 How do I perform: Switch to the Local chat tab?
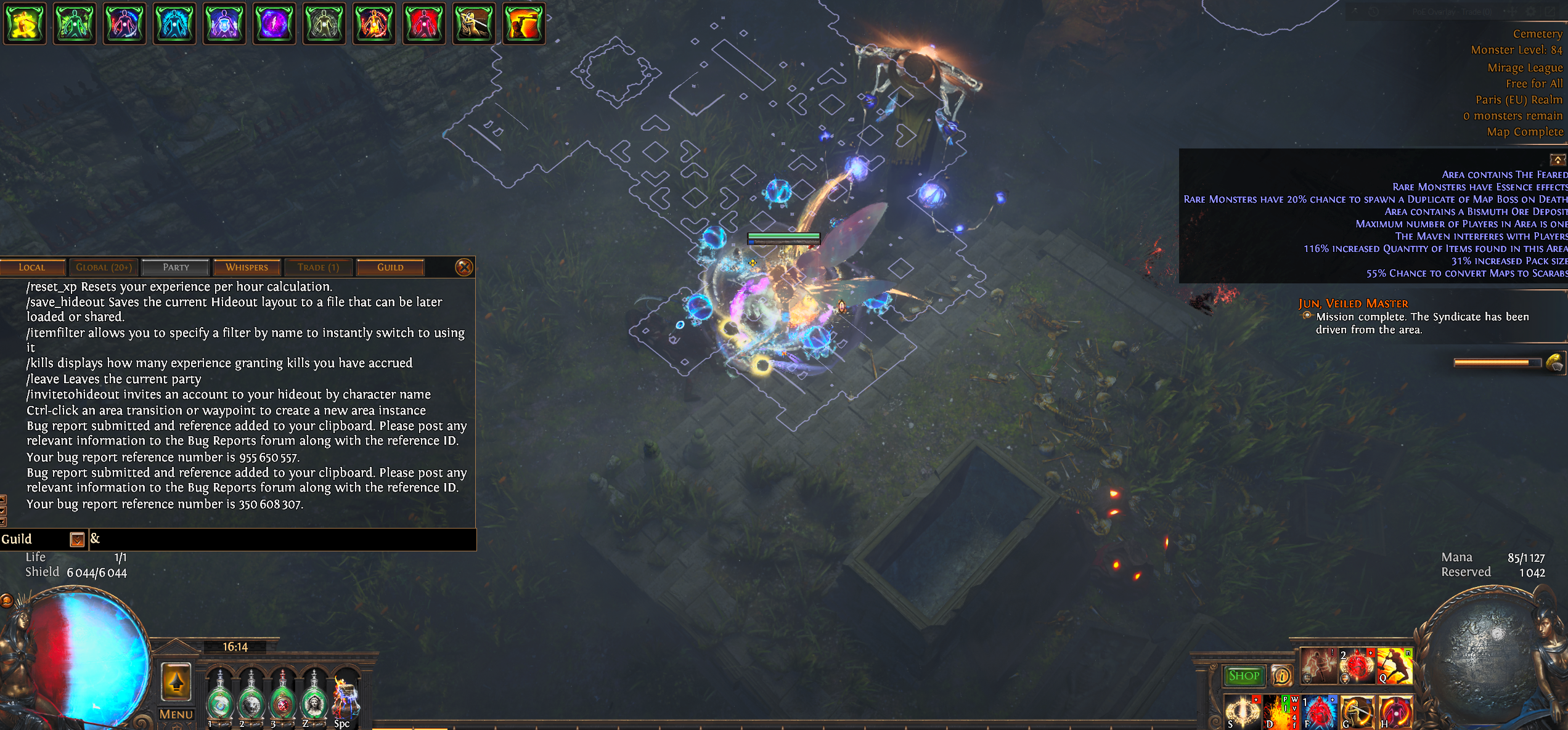(32, 267)
